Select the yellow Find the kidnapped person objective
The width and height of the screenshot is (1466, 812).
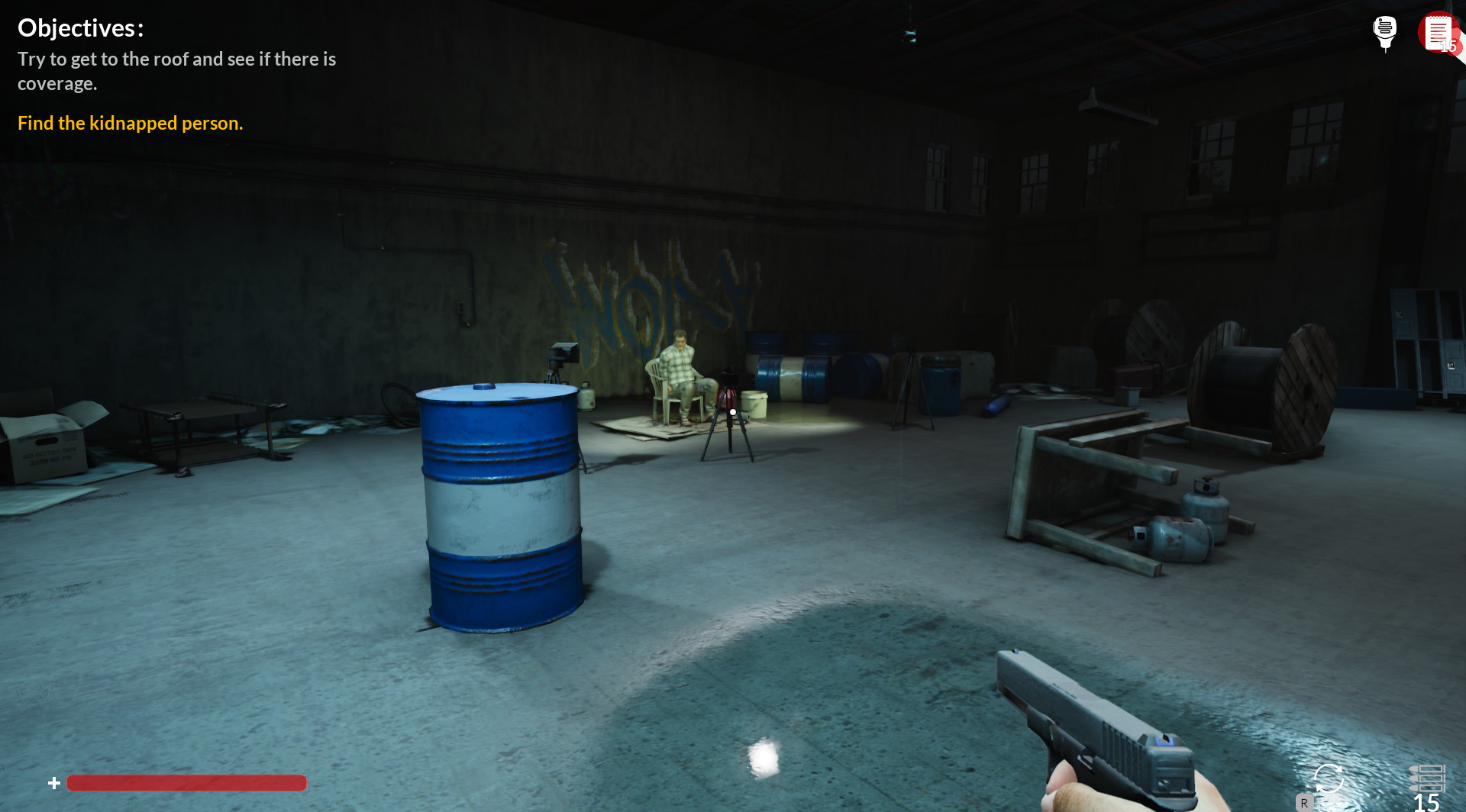tap(130, 123)
